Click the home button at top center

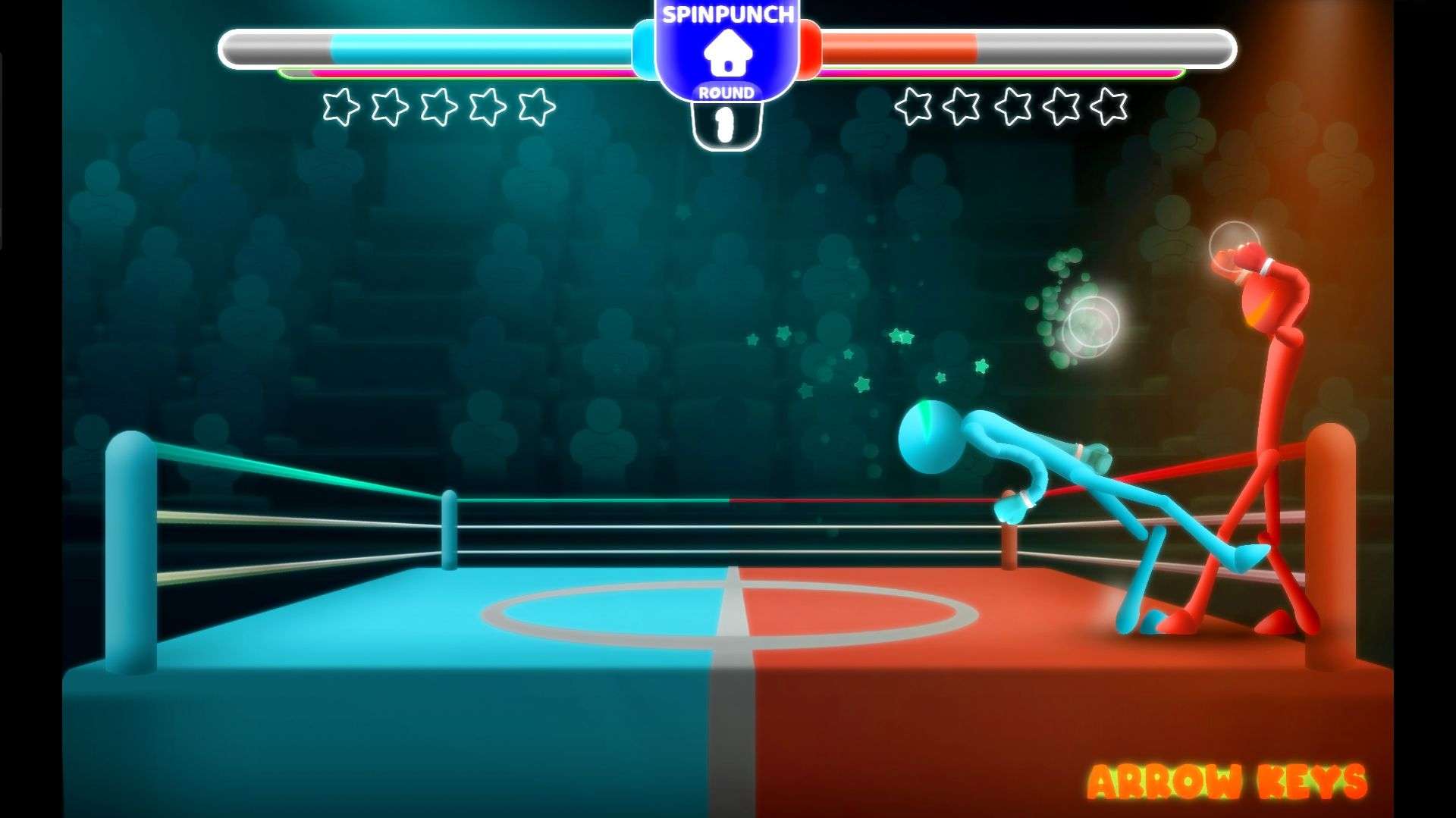(727, 53)
